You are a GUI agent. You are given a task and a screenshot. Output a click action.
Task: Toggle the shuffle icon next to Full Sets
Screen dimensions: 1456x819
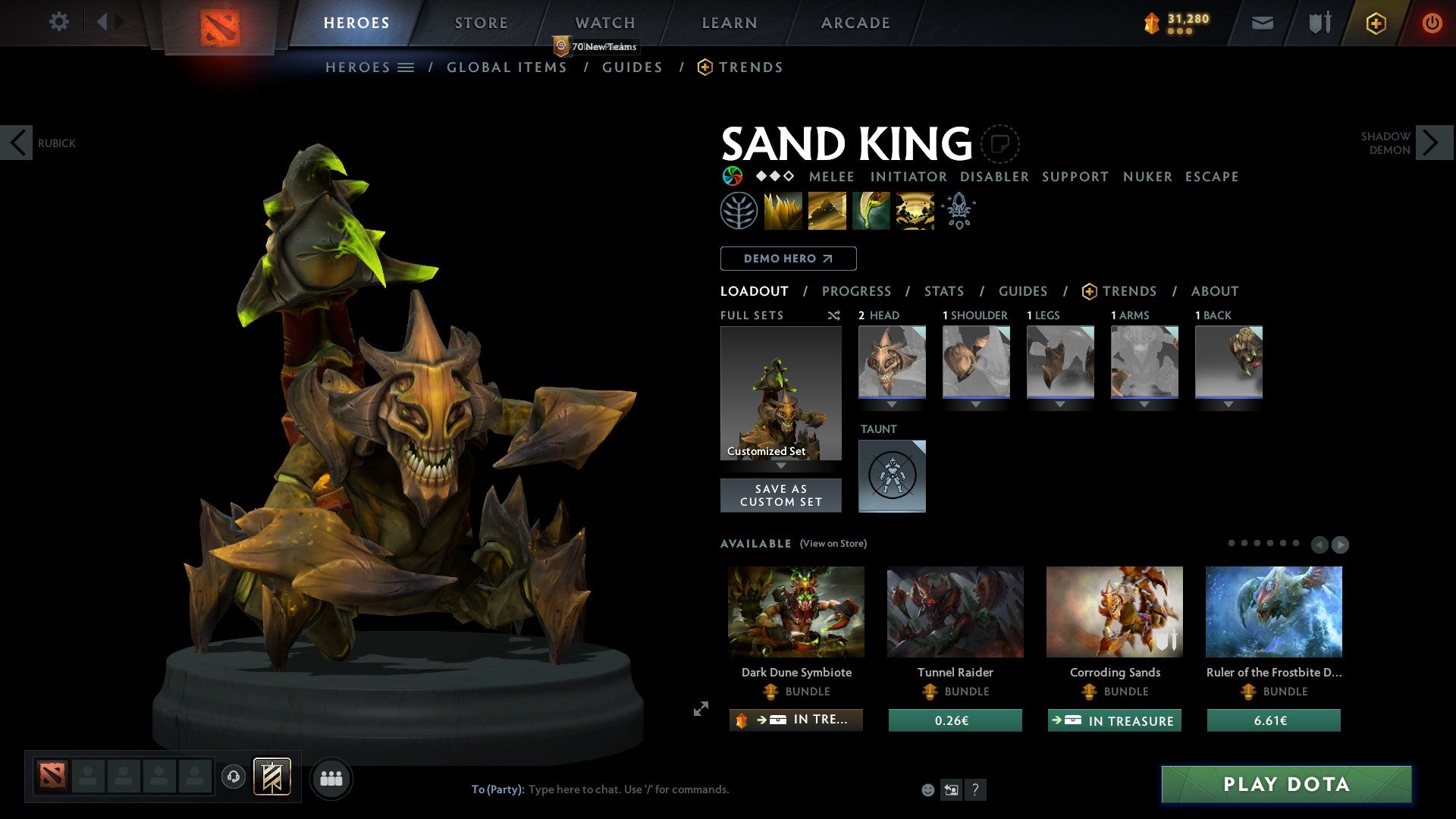click(x=833, y=315)
